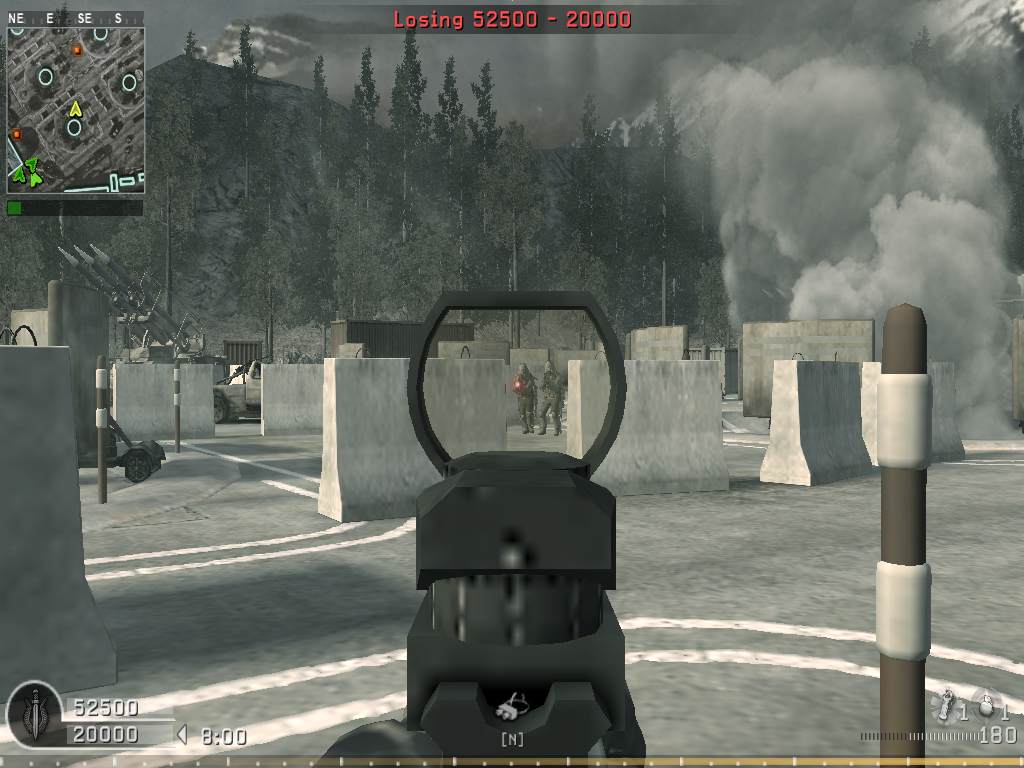1024x768 pixels.
Task: Select the dagger team emblem
Action: pyautogui.click(x=34, y=712)
